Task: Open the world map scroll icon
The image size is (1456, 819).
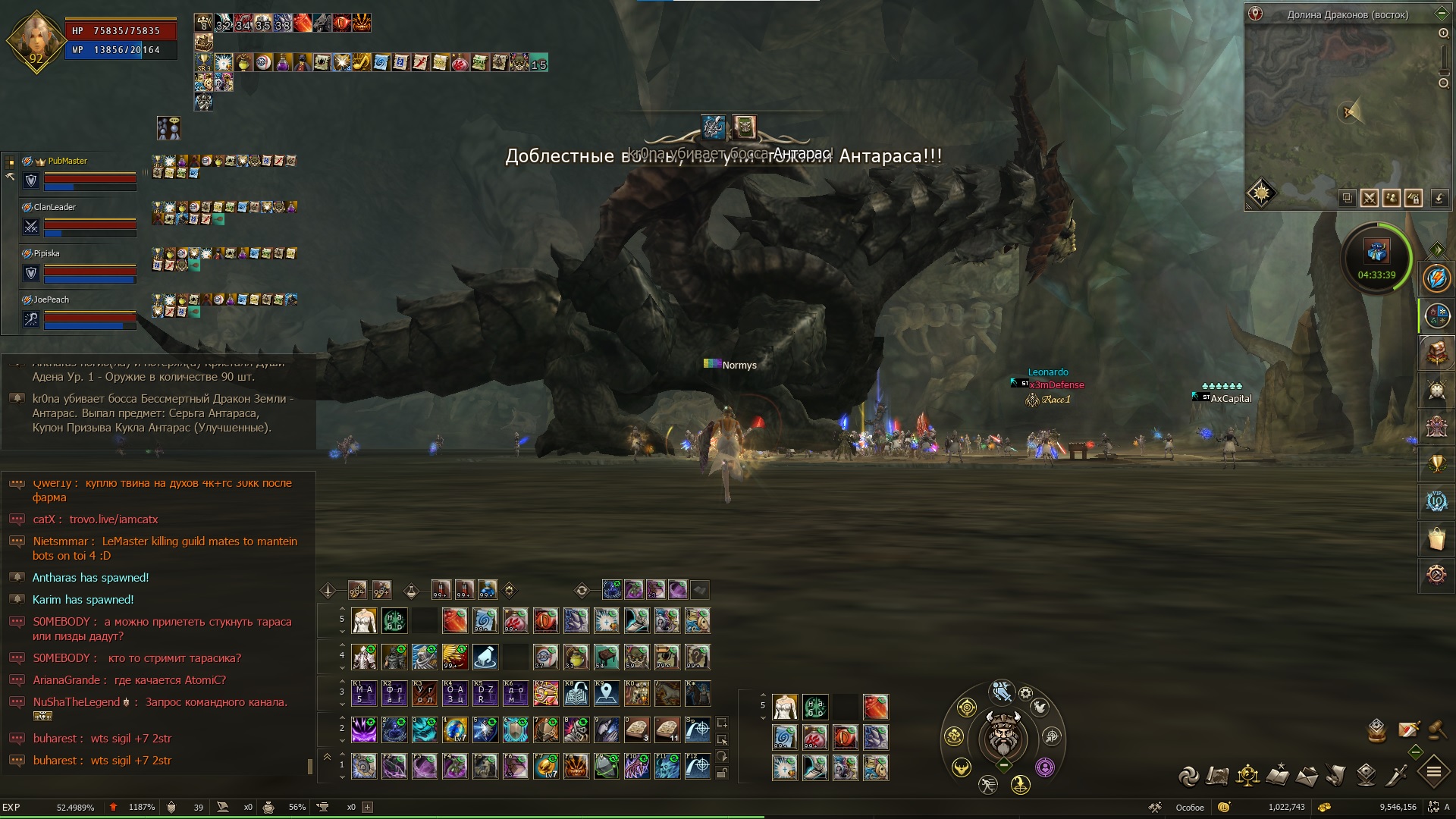Action: pos(1217,776)
